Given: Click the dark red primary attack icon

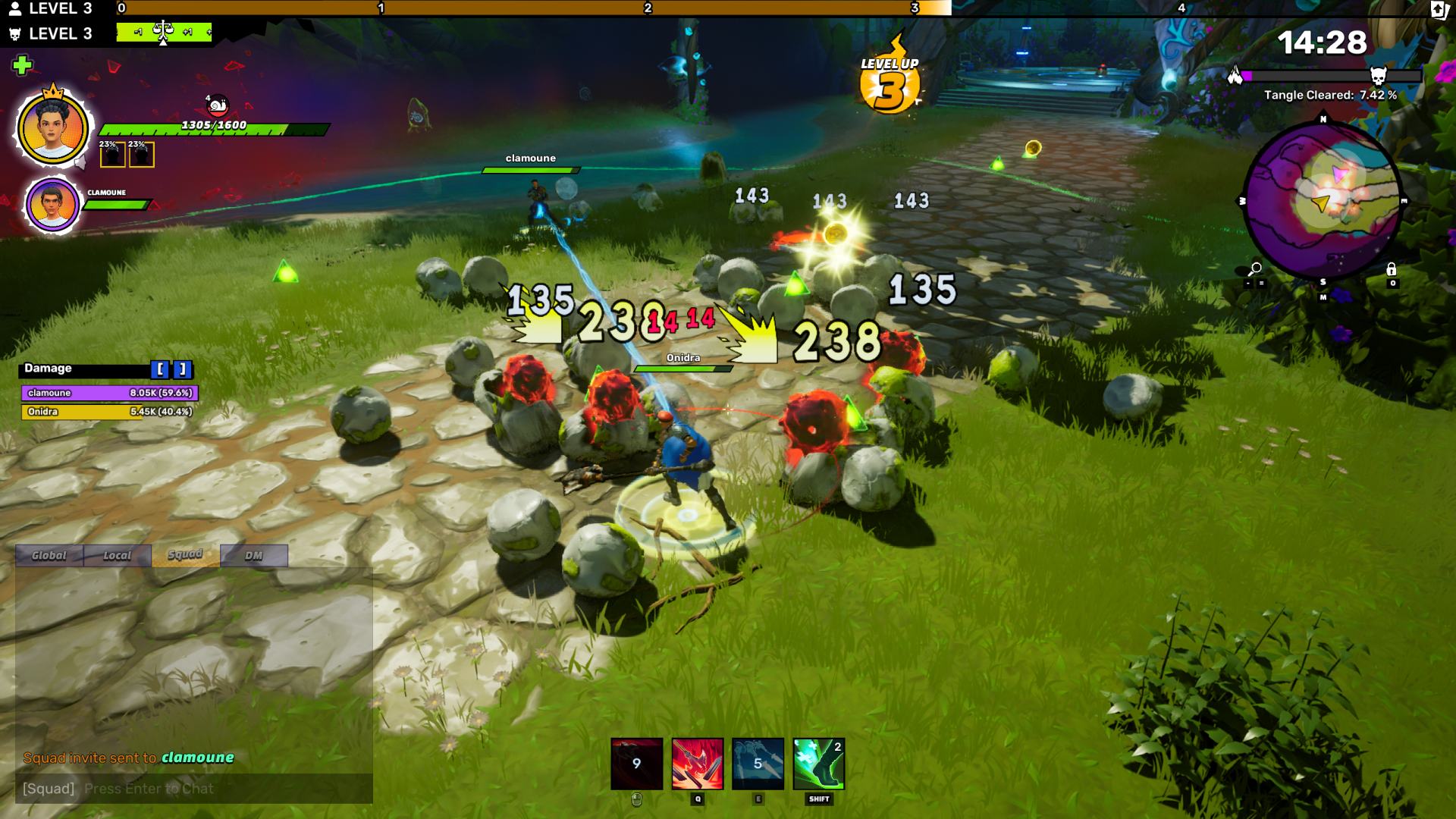Looking at the screenshot, I should 636,764.
